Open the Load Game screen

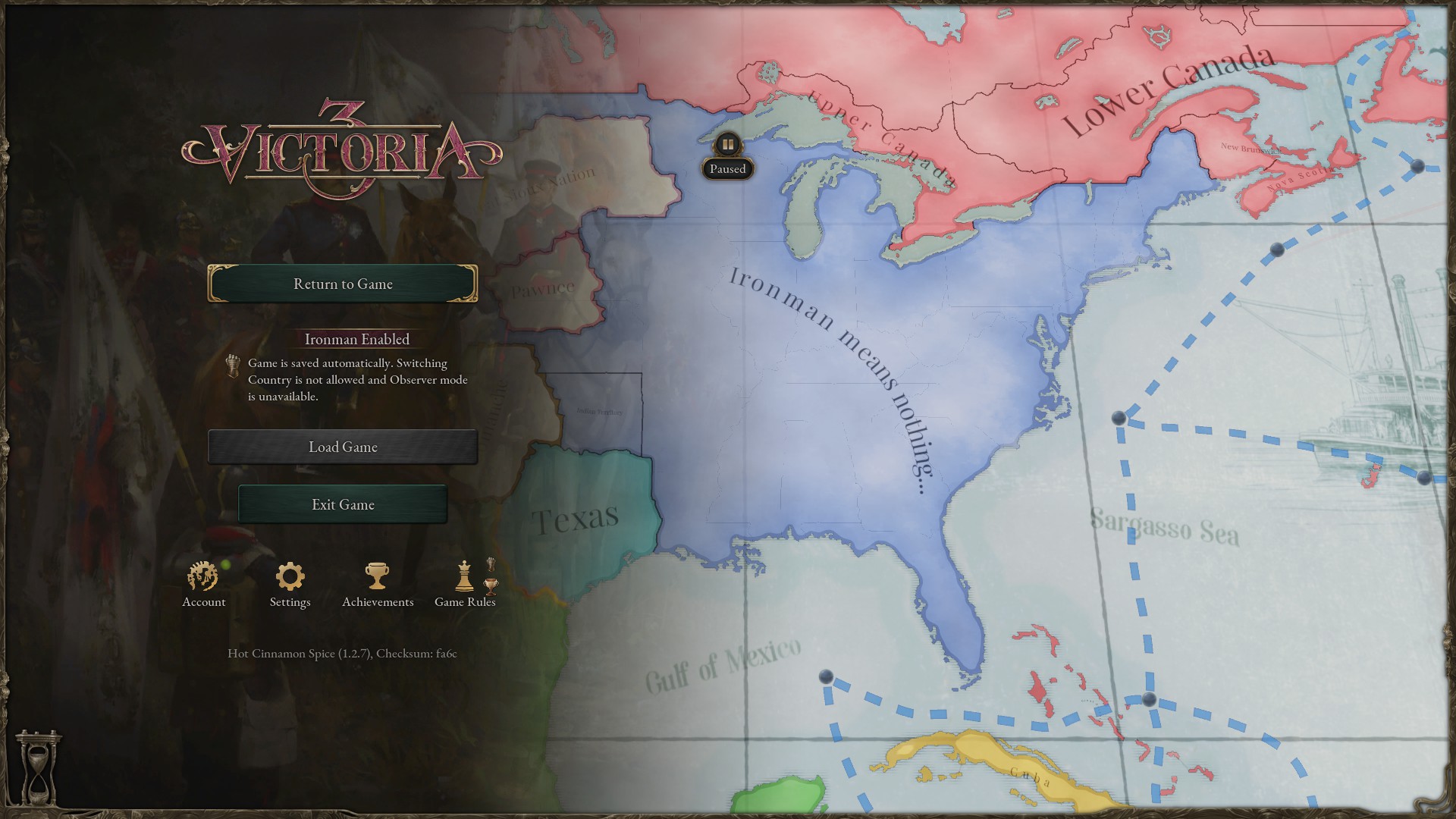pos(342,447)
